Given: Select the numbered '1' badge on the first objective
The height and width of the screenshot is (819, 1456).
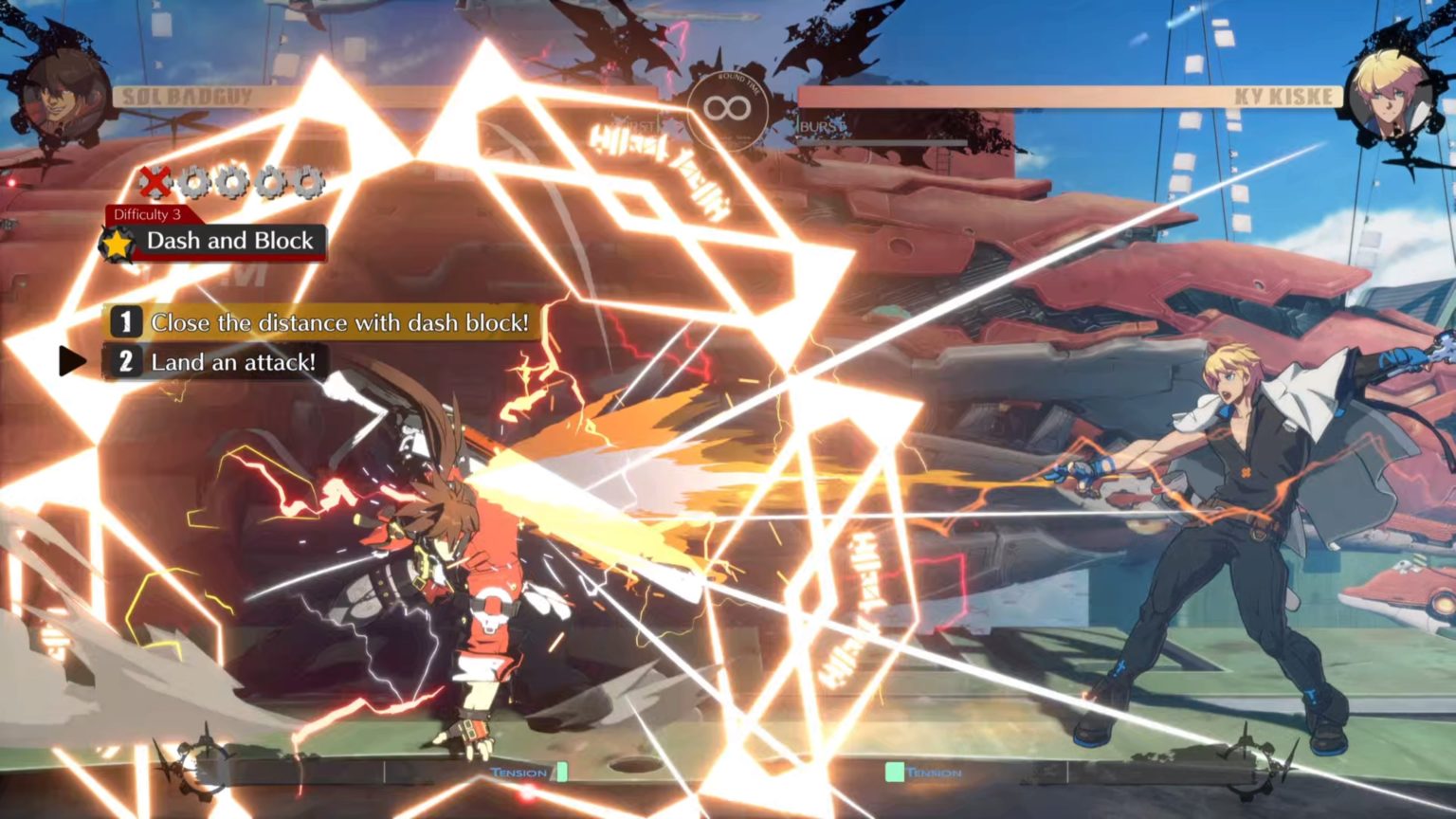Looking at the screenshot, I should [x=126, y=322].
